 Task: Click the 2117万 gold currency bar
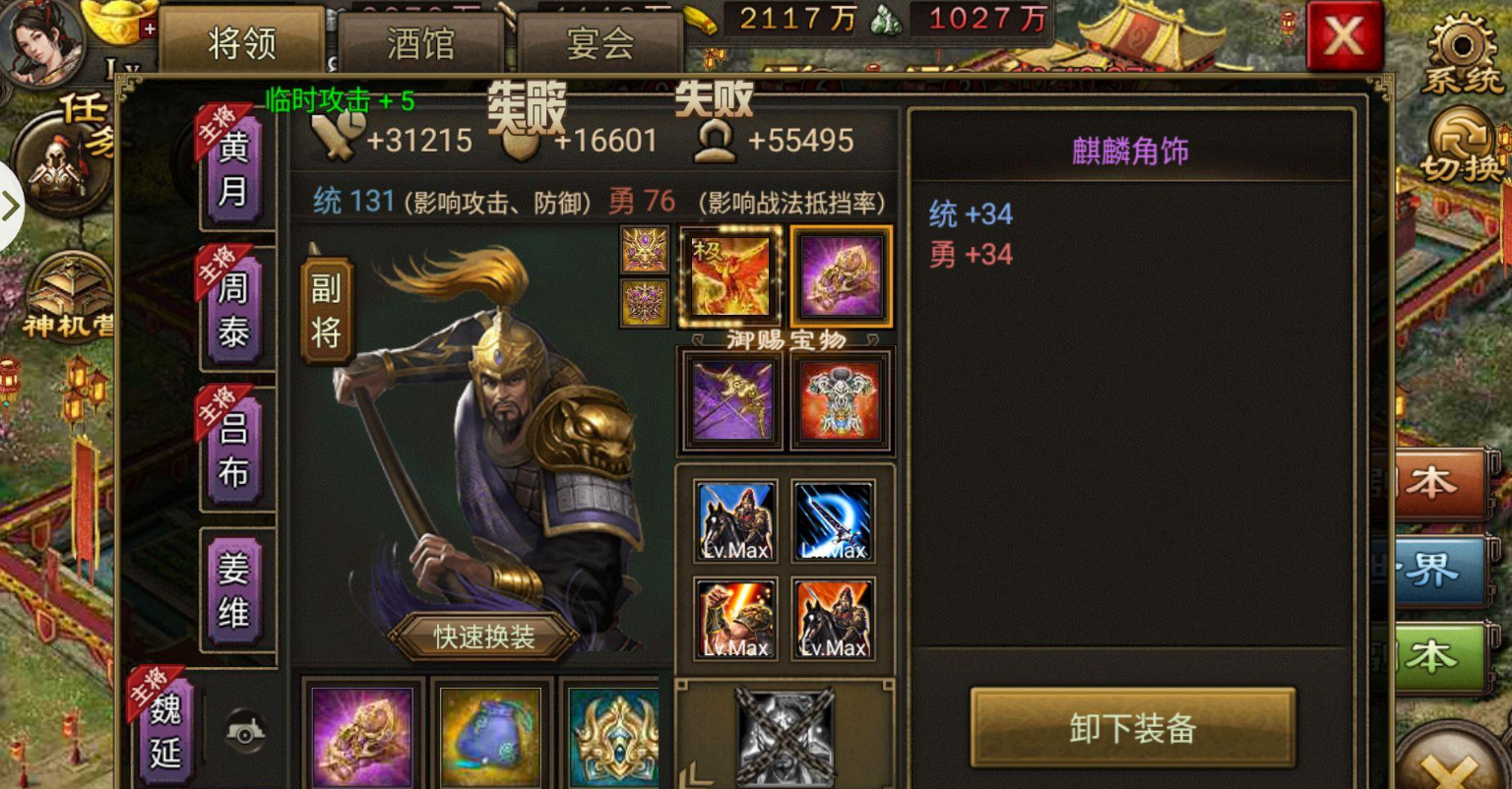pyautogui.click(x=787, y=18)
